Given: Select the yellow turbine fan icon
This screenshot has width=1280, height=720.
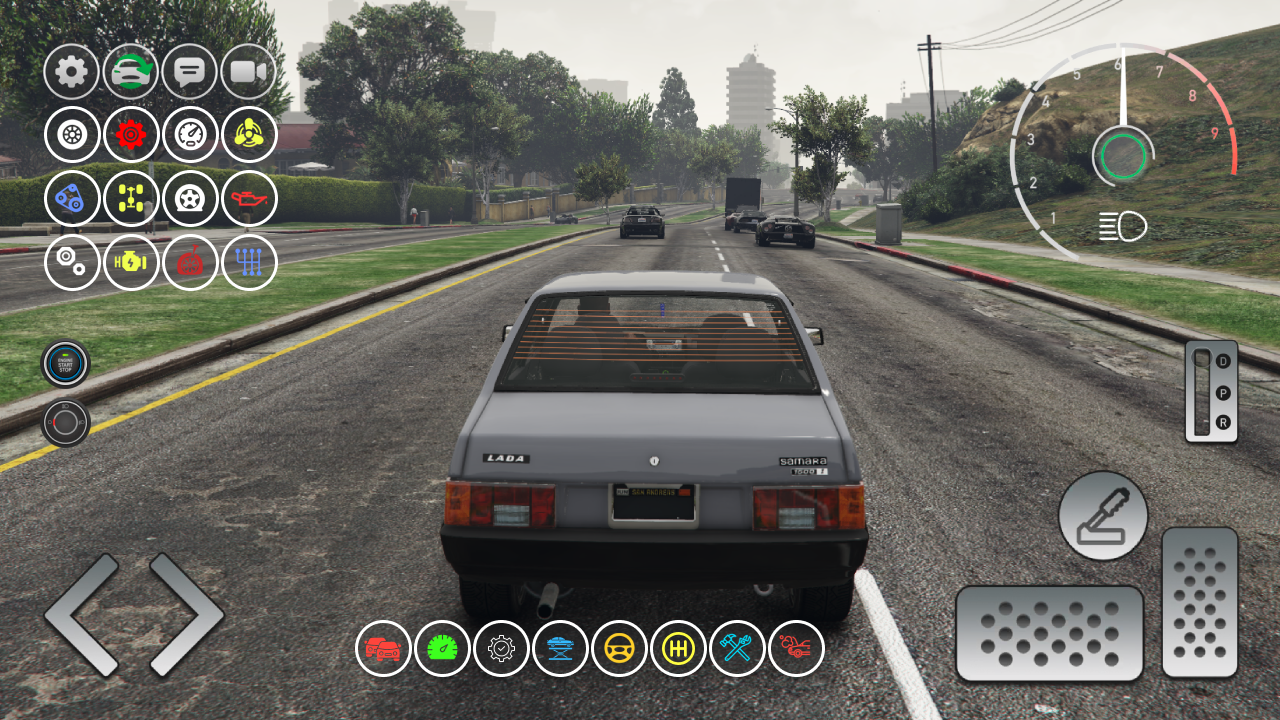Looking at the screenshot, I should point(249,135).
